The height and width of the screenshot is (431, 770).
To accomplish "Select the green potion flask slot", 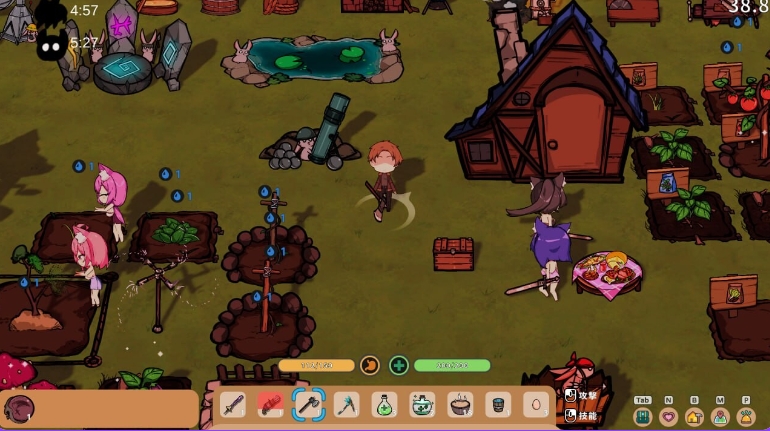I will (x=384, y=405).
